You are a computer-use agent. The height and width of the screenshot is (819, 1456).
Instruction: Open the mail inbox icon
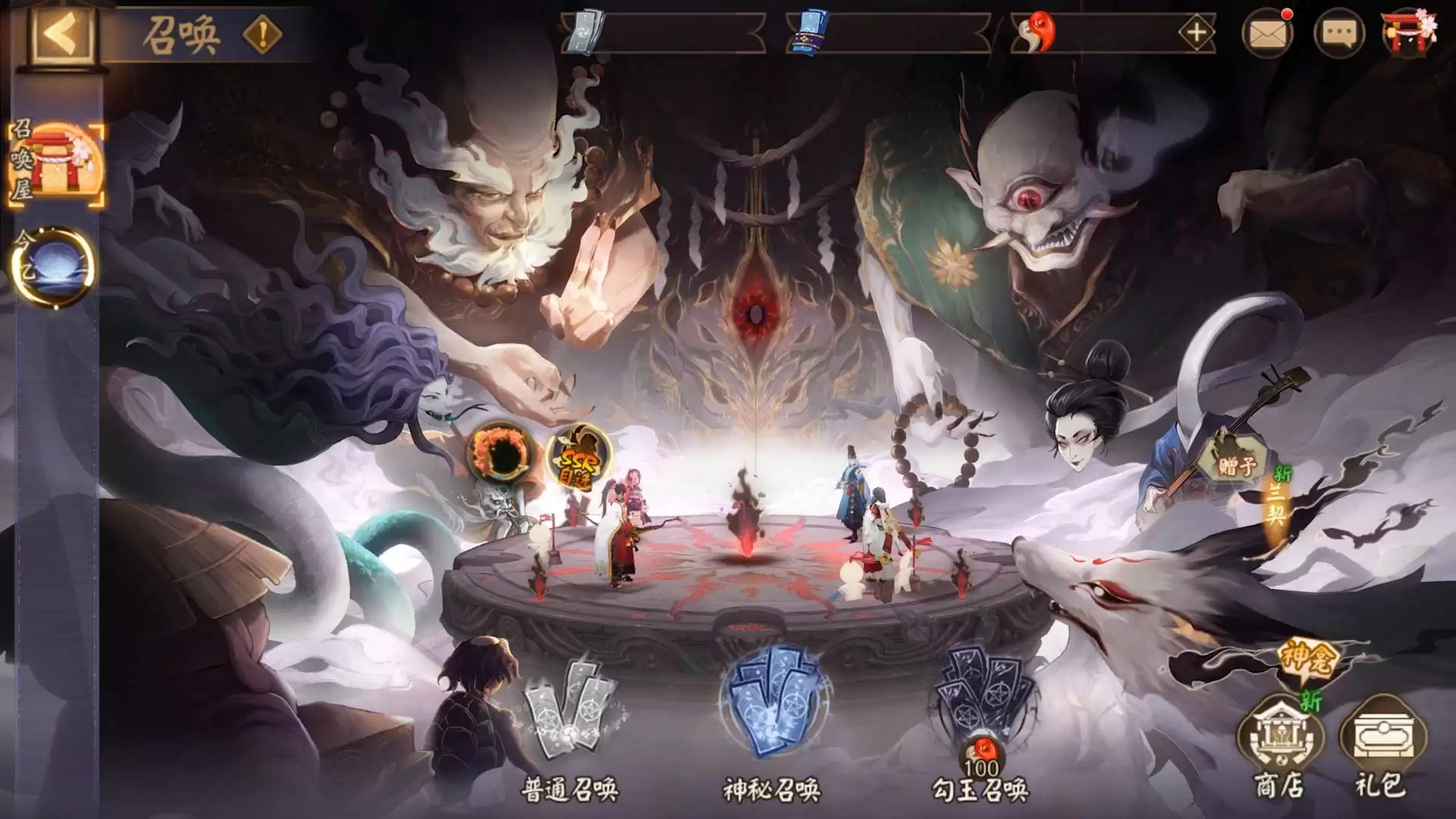point(1267,33)
